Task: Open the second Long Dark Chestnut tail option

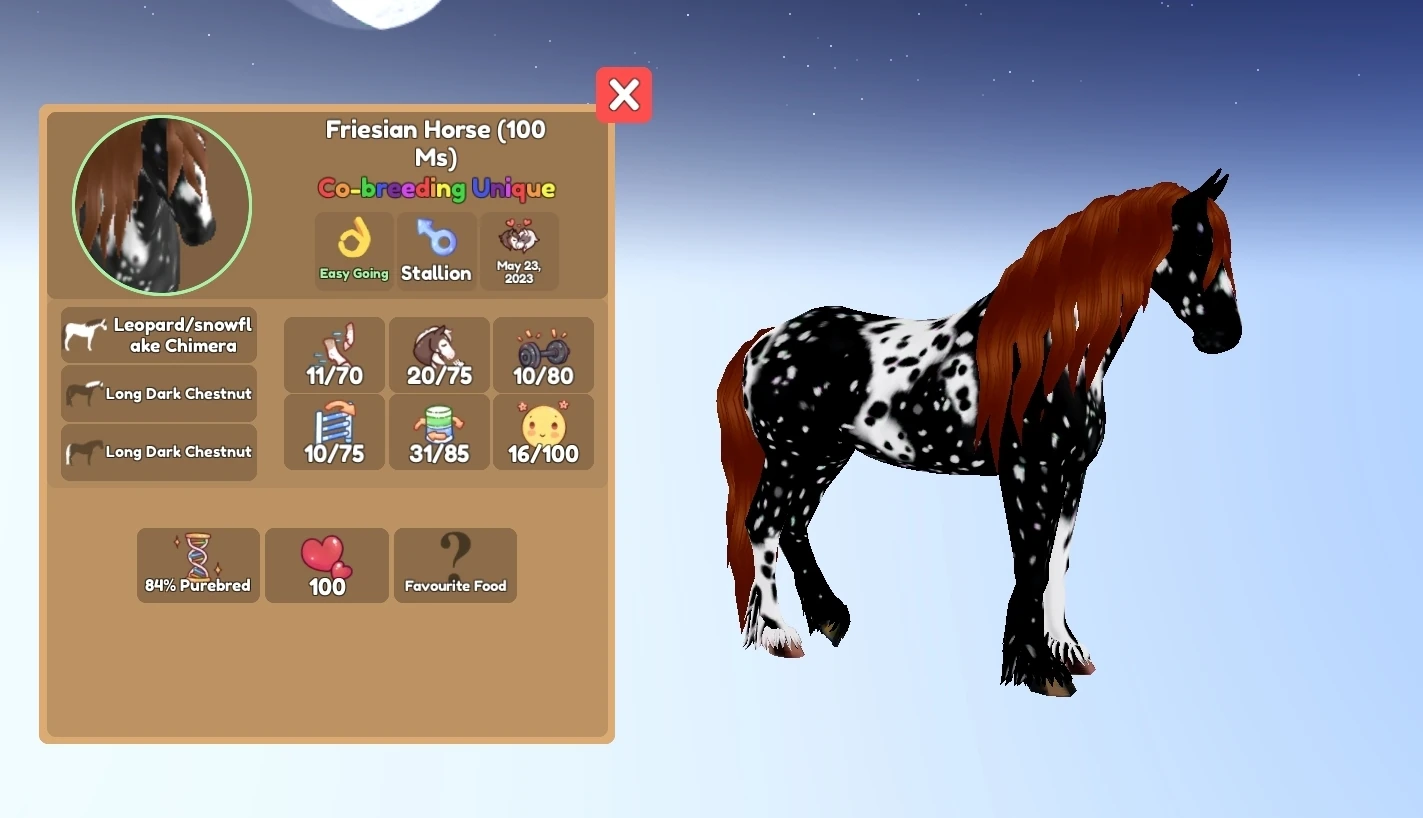Action: click(x=158, y=452)
